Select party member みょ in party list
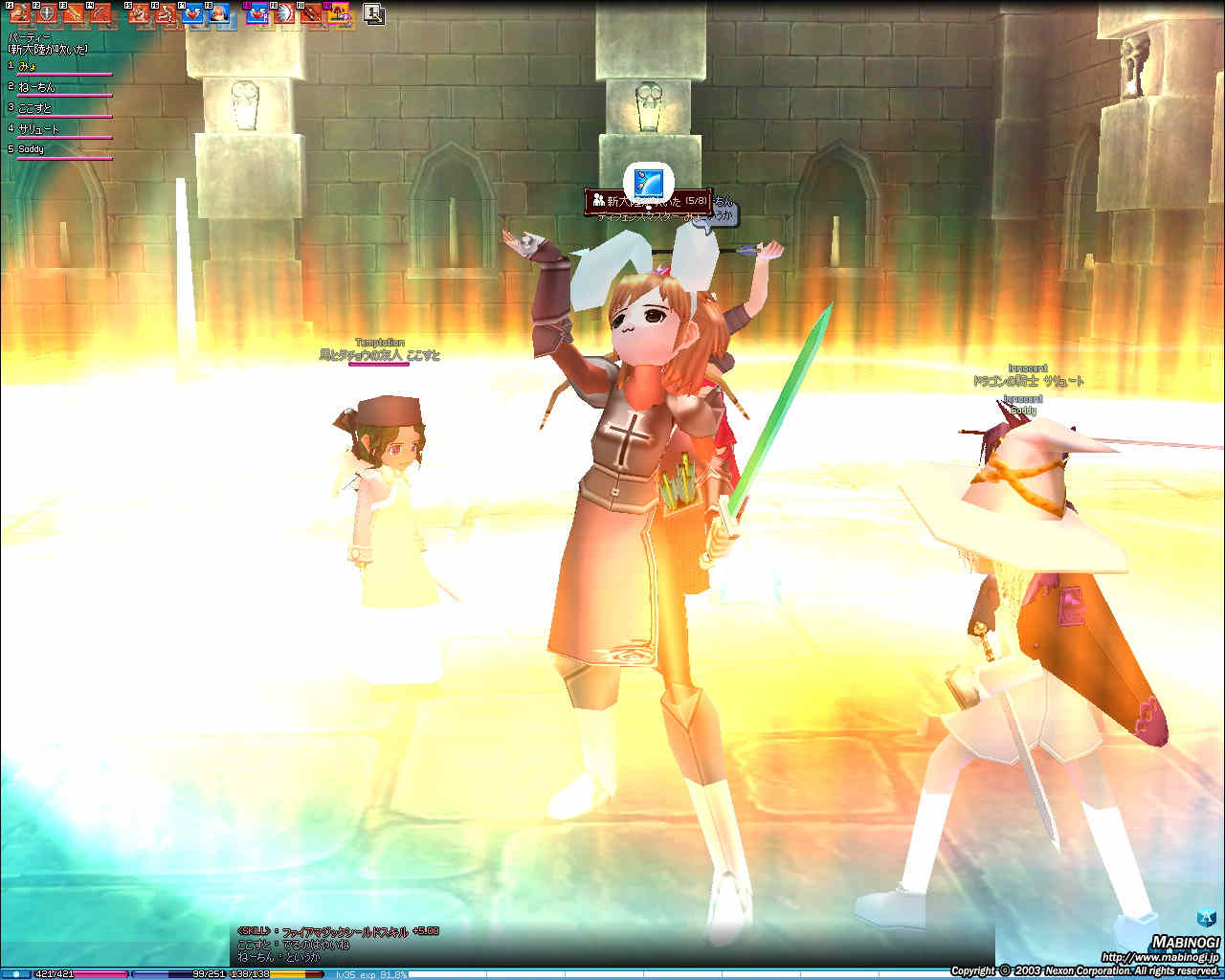This screenshot has width=1225, height=980. [27, 66]
